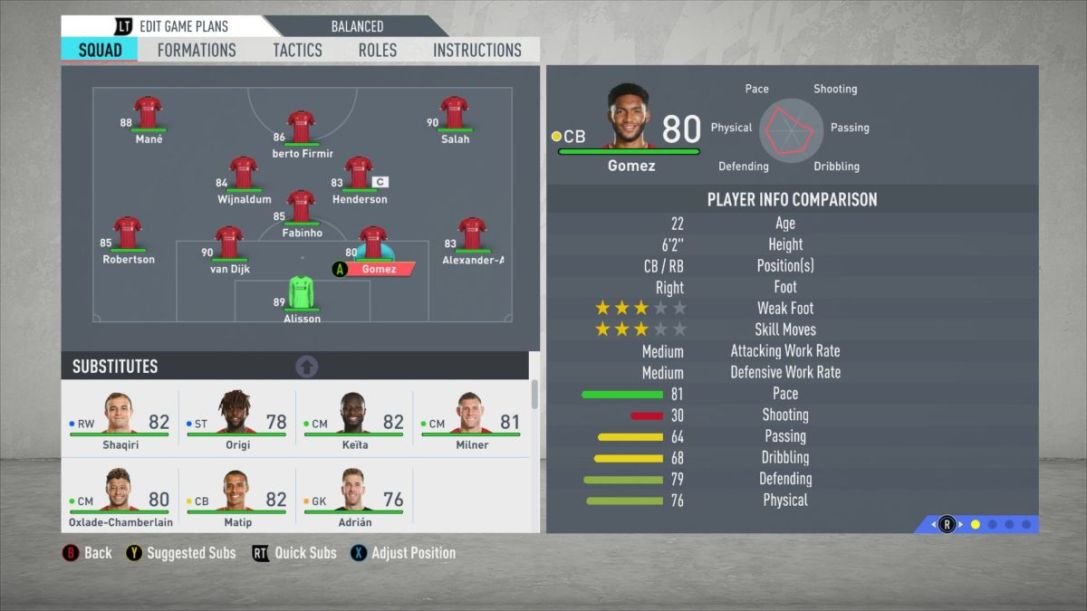The height and width of the screenshot is (611, 1087).
Task: Select Mané on the pitch
Action: point(148,114)
